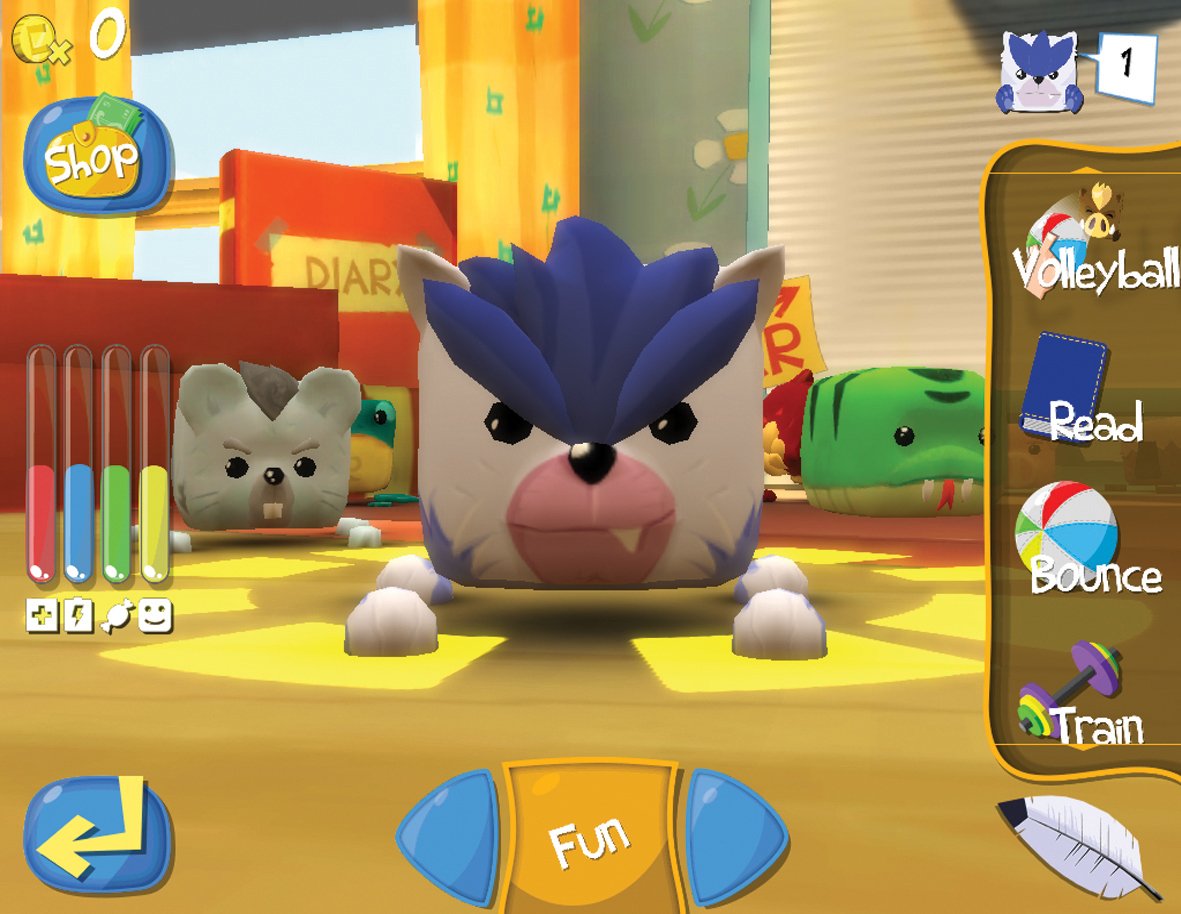Go back with the yellow arrow button

[x=97, y=833]
